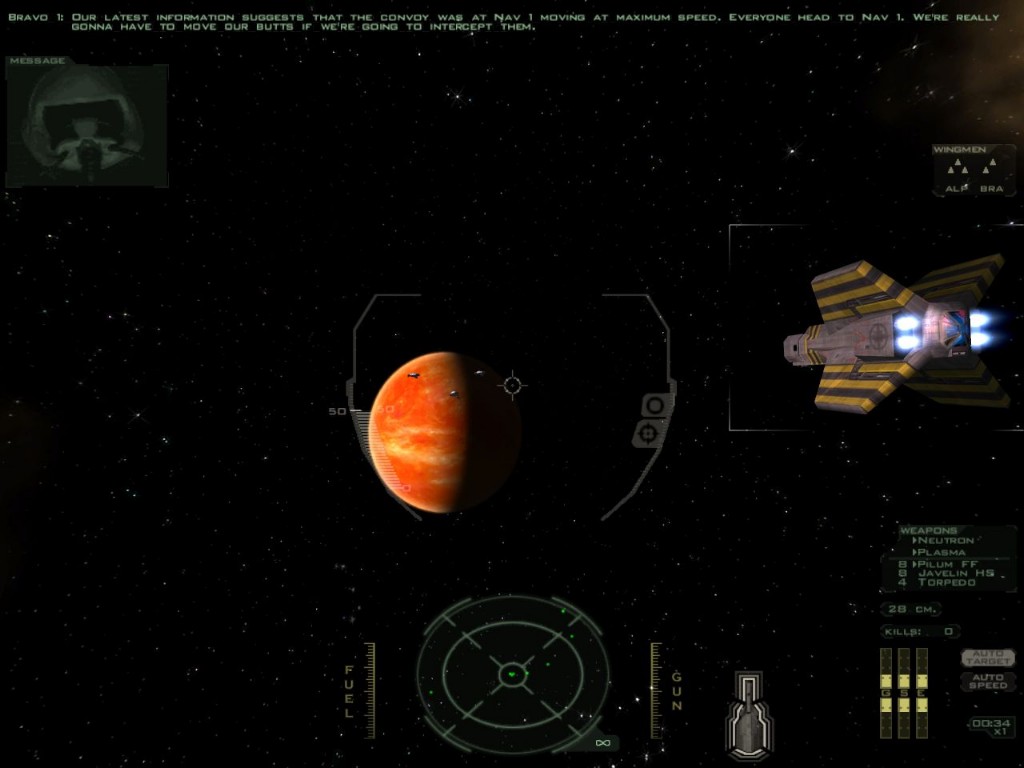This screenshot has width=1024, height=768.
Task: Click the circular radar scope
Action: coord(512,673)
